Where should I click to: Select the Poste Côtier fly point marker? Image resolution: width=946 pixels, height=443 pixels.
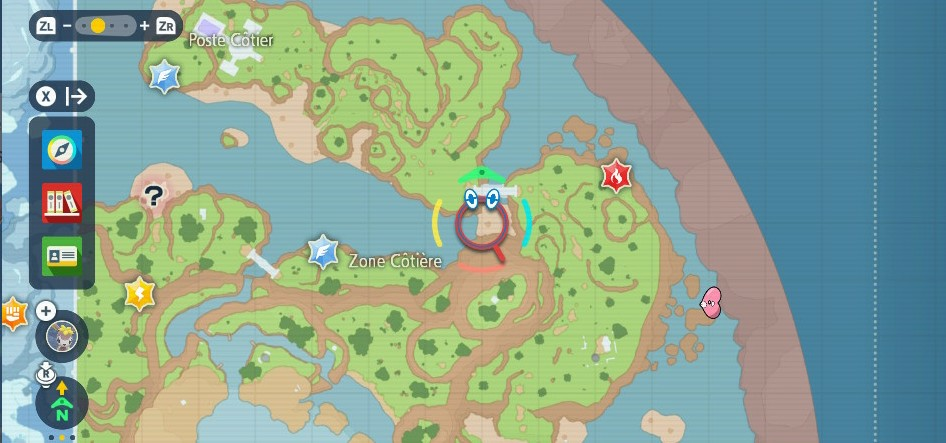point(165,76)
